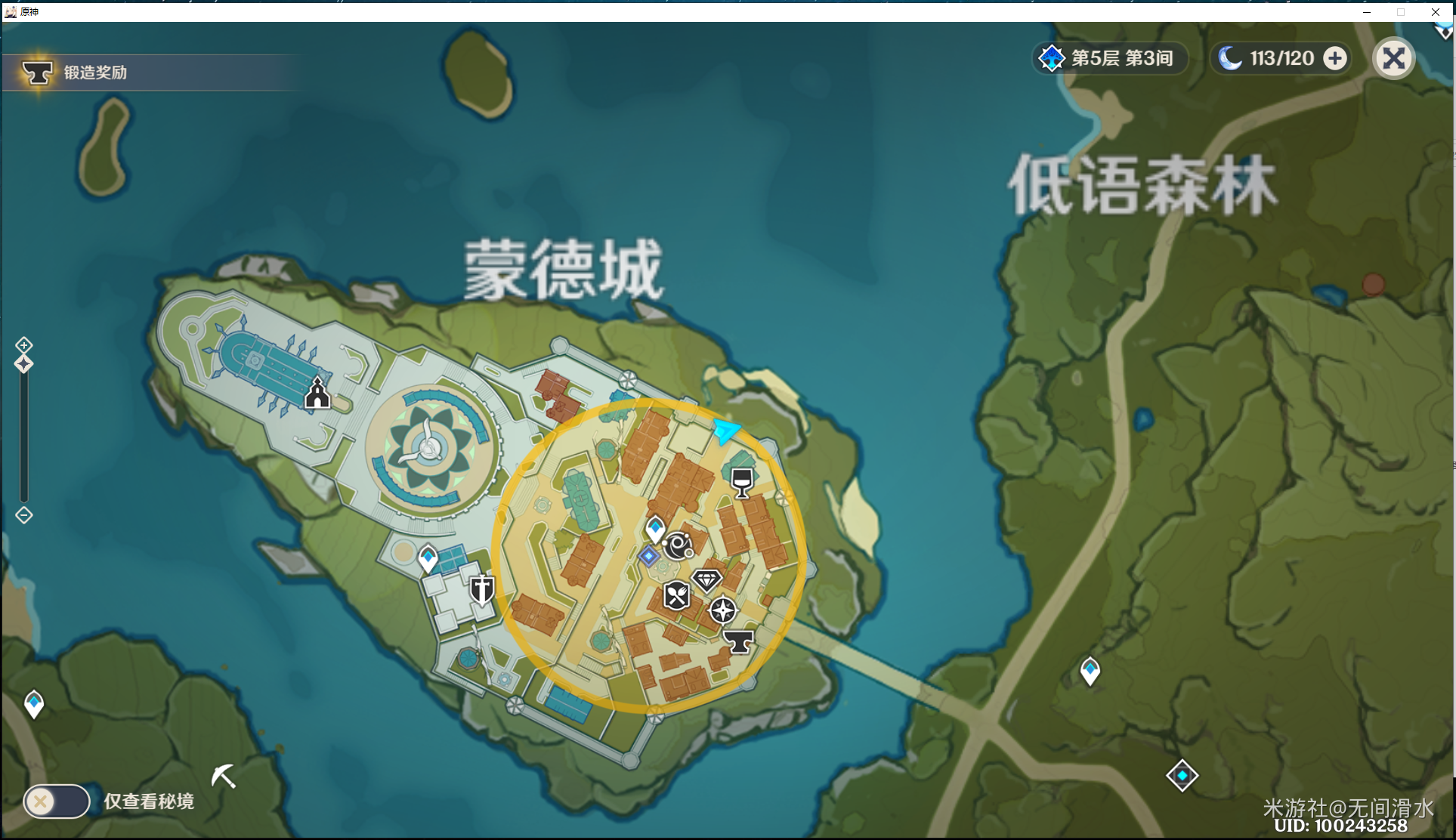Screen dimensions: 1456x840
Task: Open the statue marker at the bottom right
Action: [x=1182, y=774]
